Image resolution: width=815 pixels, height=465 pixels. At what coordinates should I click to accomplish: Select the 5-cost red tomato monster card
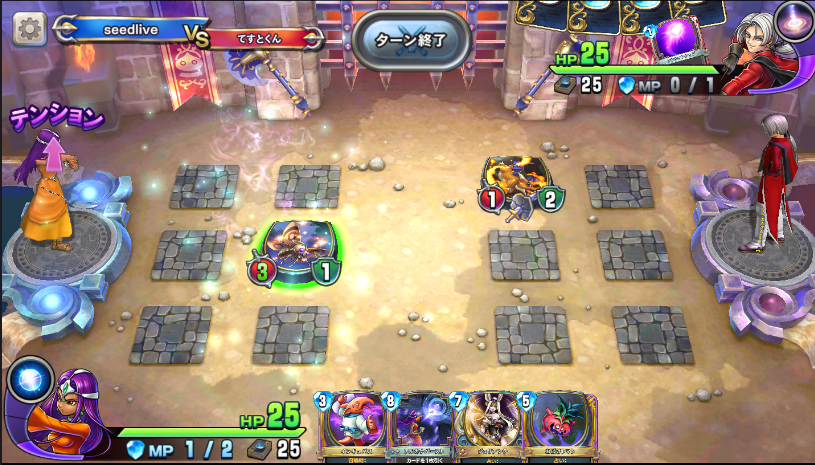coord(551,425)
